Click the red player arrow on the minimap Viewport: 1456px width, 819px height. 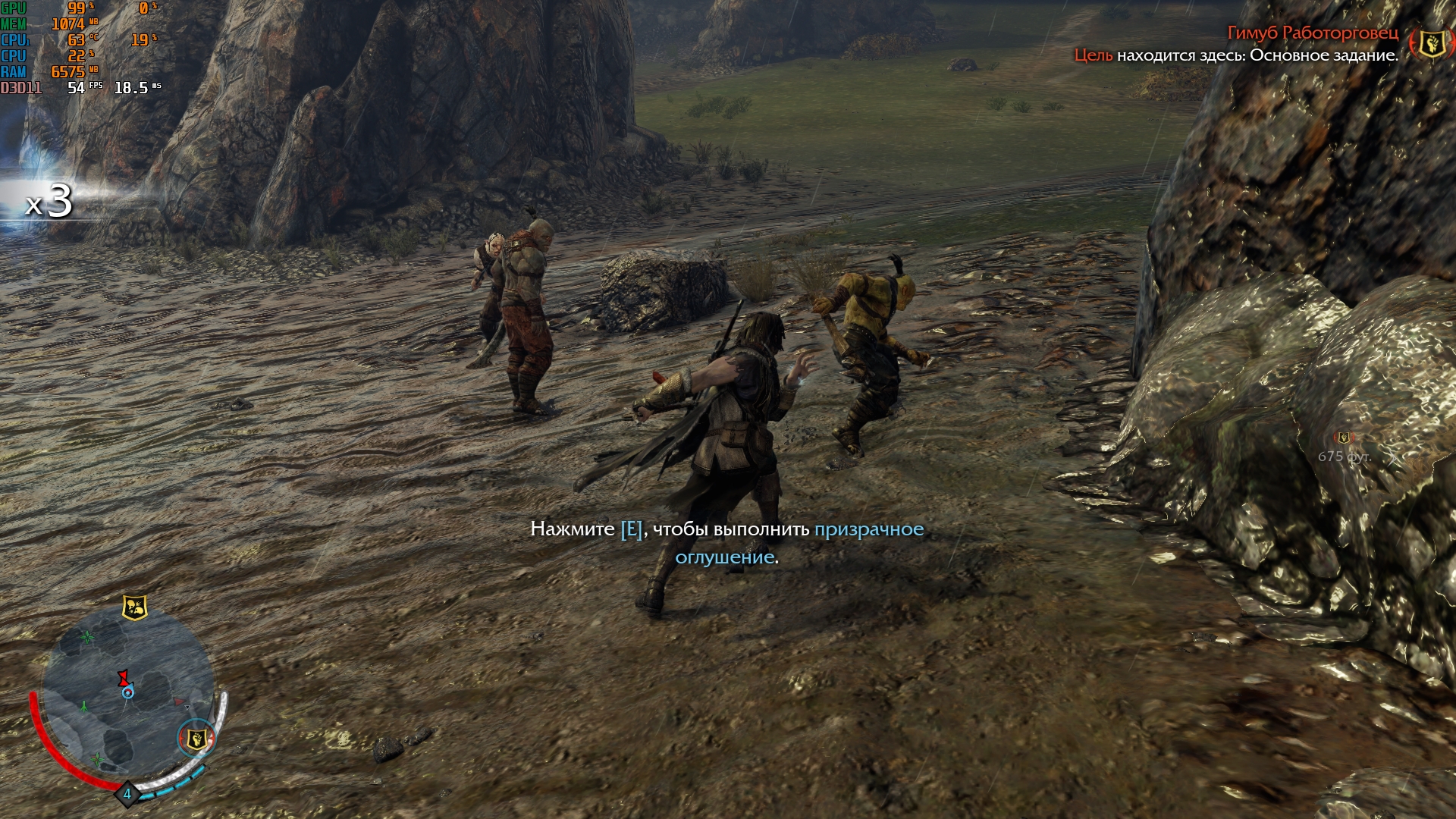(x=123, y=677)
